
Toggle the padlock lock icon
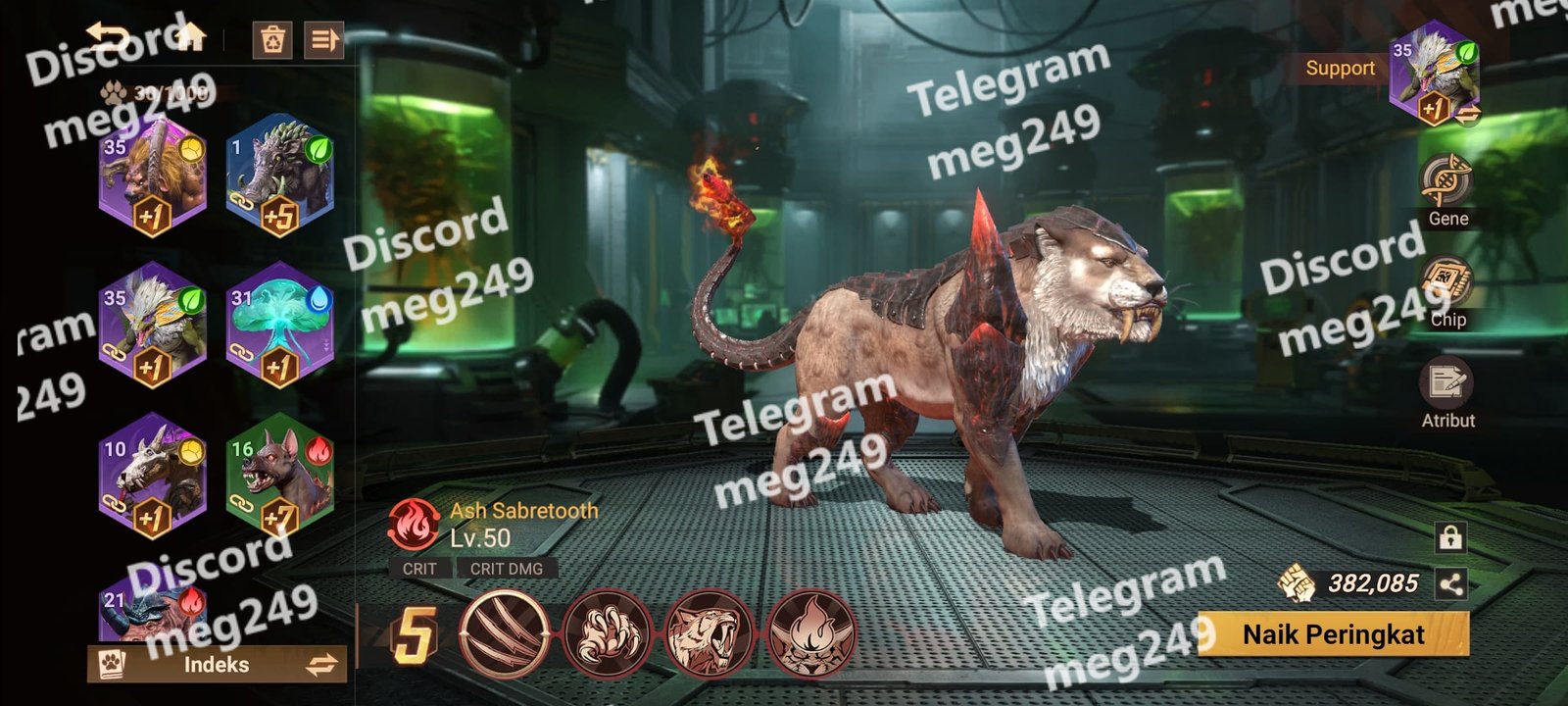(1450, 537)
